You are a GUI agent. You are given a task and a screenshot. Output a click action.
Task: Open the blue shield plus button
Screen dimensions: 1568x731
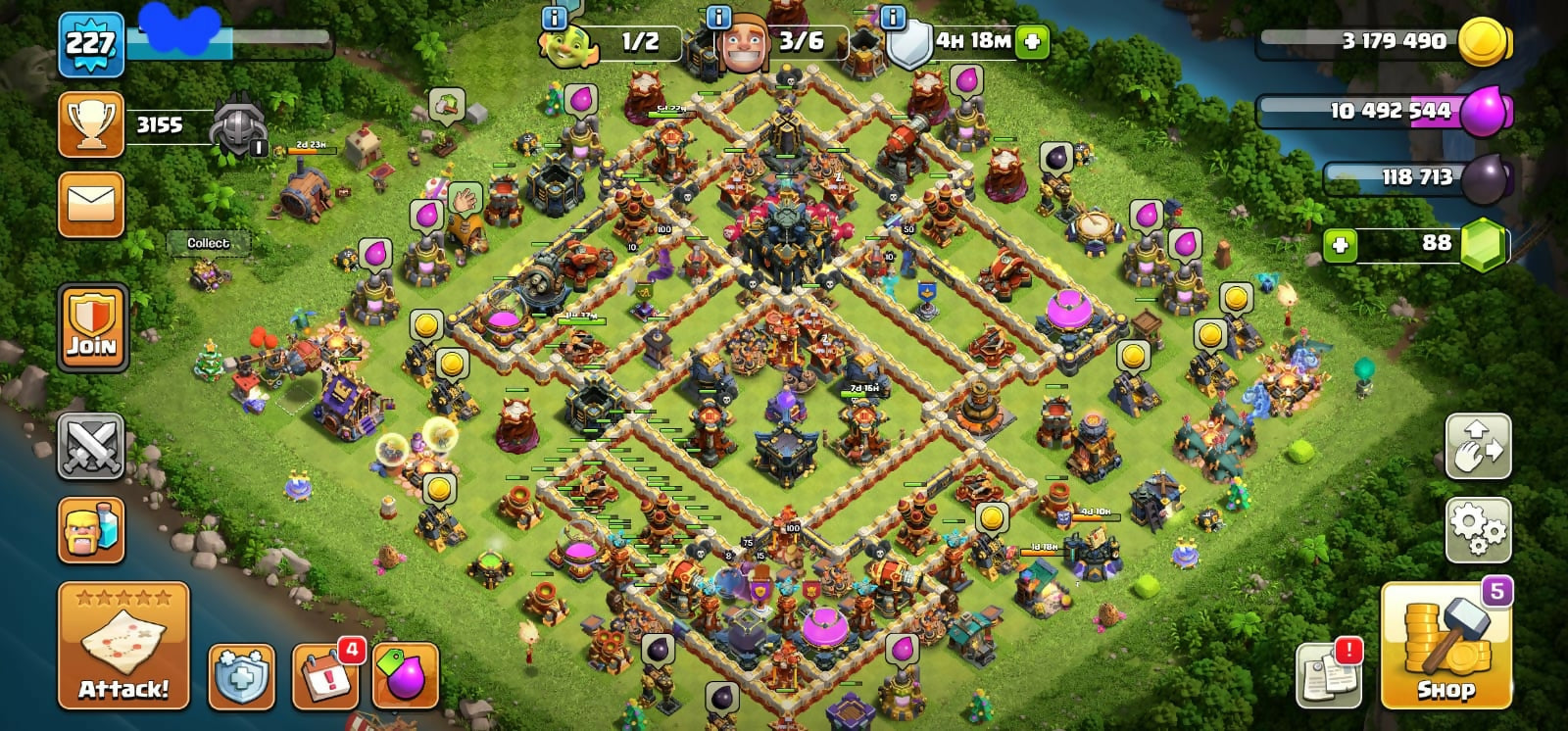(x=241, y=676)
